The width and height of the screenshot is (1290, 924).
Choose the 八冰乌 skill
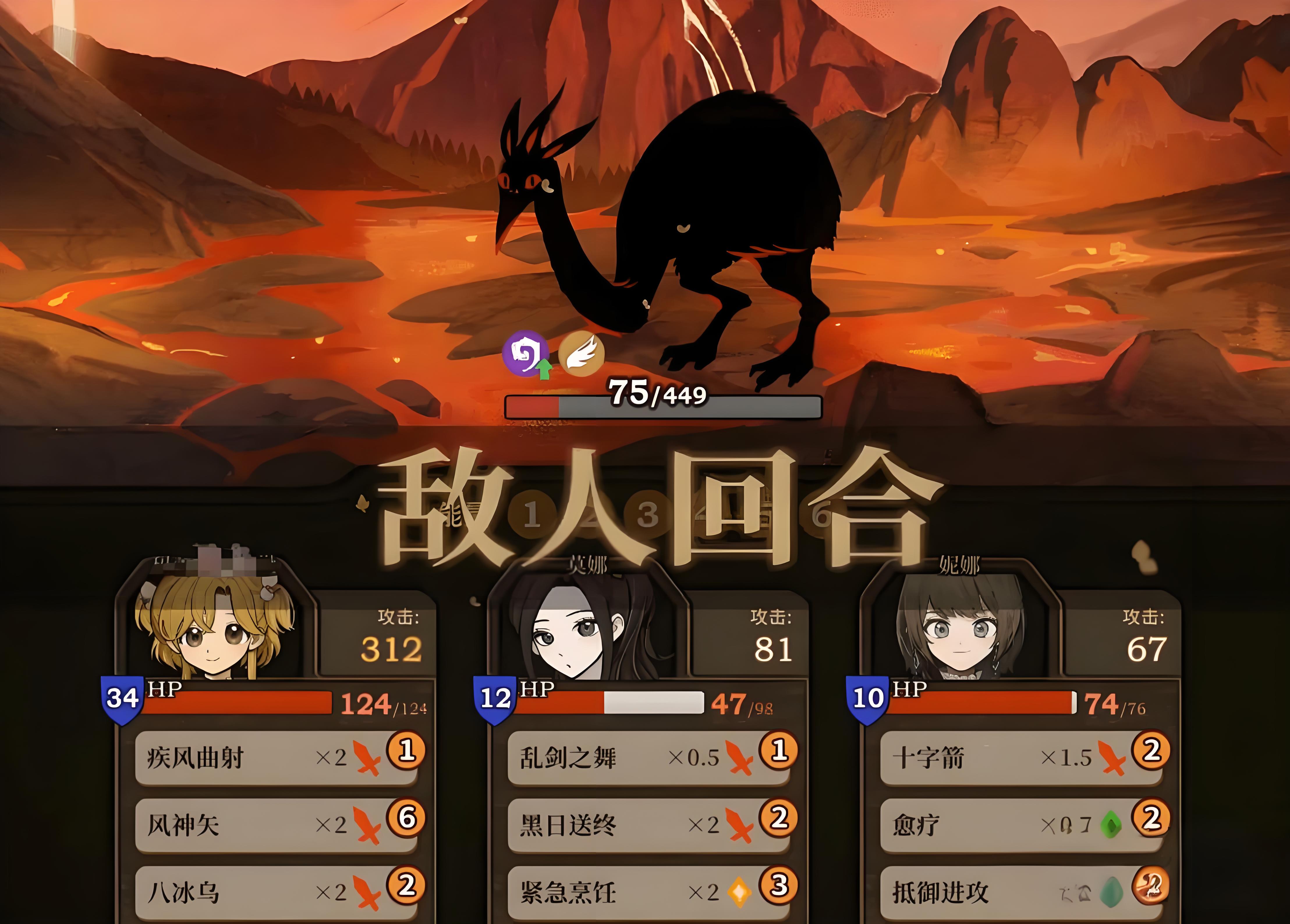coord(276,892)
